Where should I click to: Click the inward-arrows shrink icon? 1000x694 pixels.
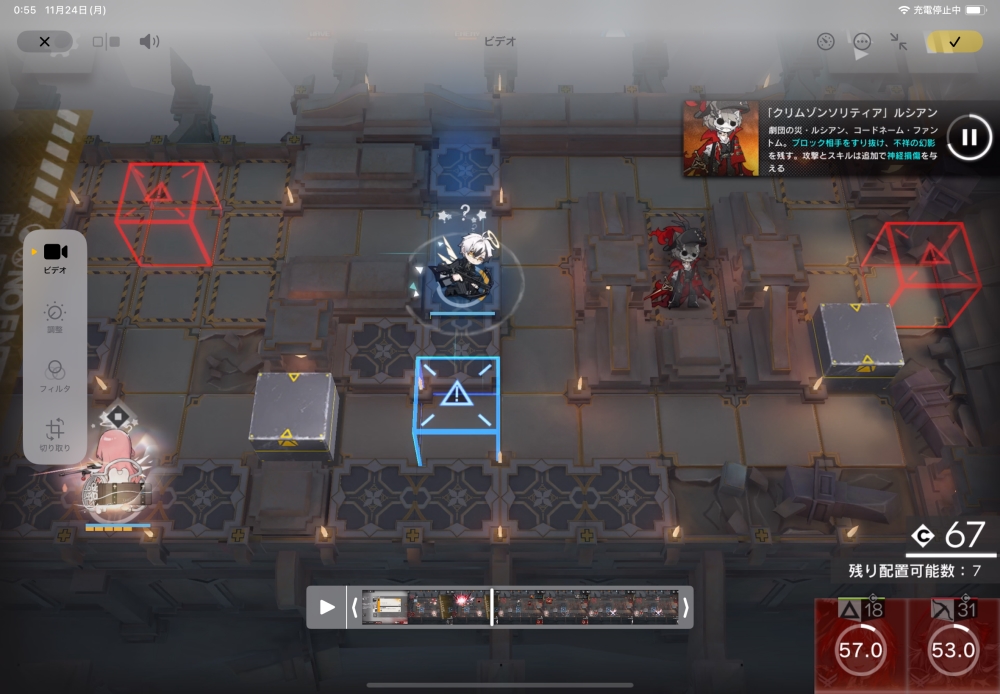point(898,41)
